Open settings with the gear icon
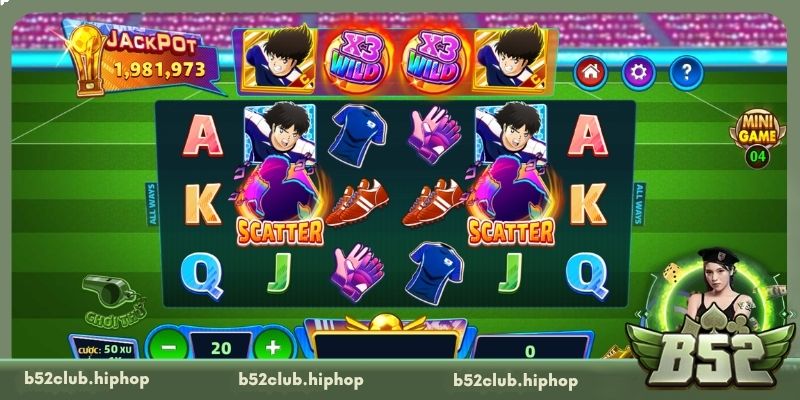The image size is (800, 400). (638, 72)
